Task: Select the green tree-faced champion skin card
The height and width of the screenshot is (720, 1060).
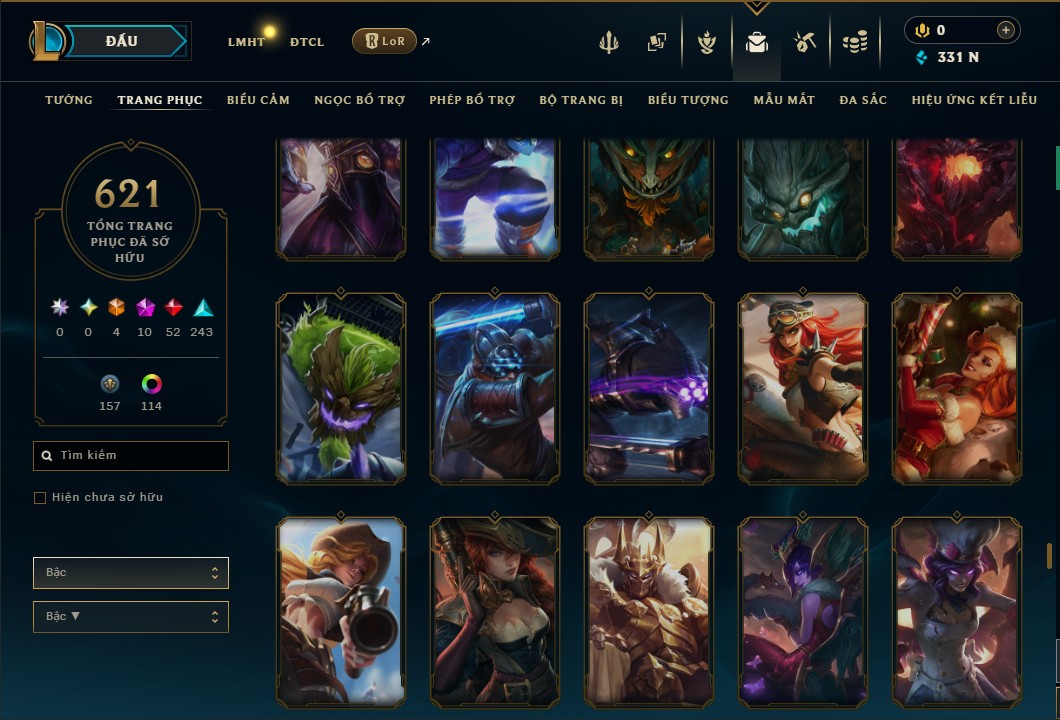Action: click(x=341, y=388)
